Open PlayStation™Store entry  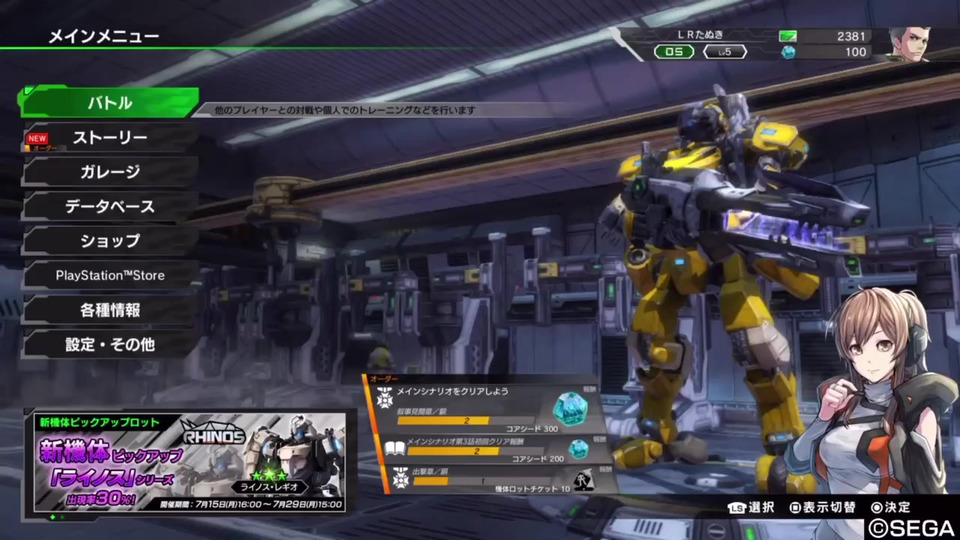tap(110, 275)
